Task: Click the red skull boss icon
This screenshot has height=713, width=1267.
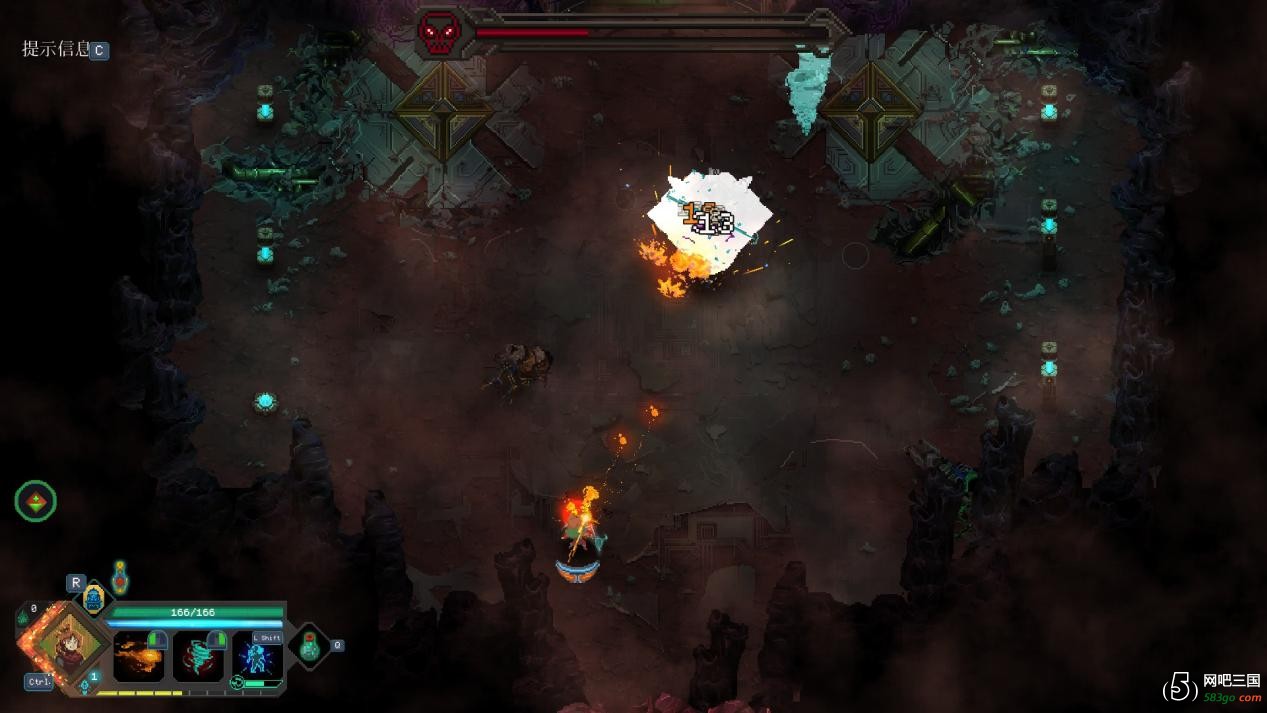Action: click(440, 34)
